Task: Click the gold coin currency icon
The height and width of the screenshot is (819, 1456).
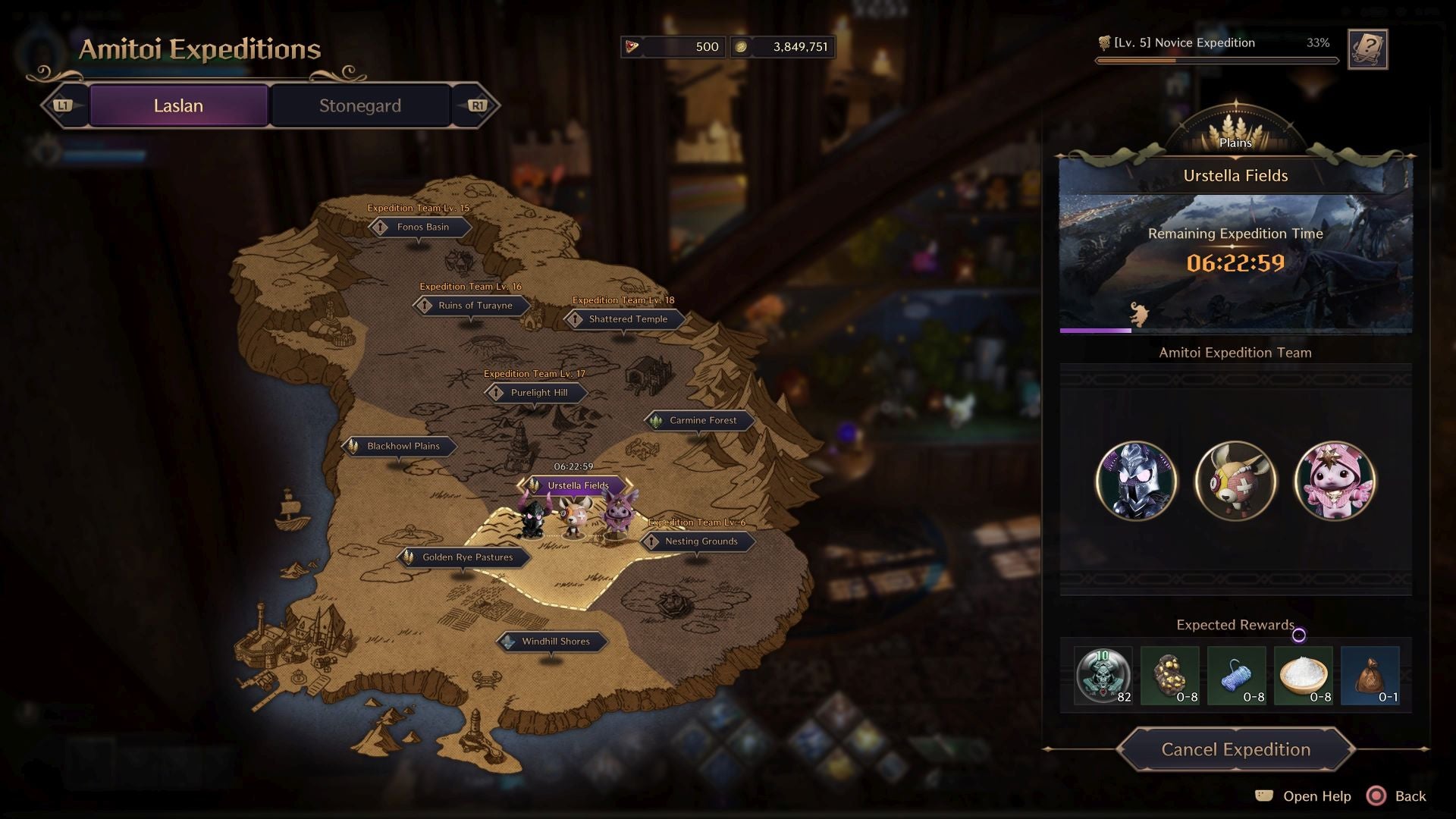Action: point(740,46)
